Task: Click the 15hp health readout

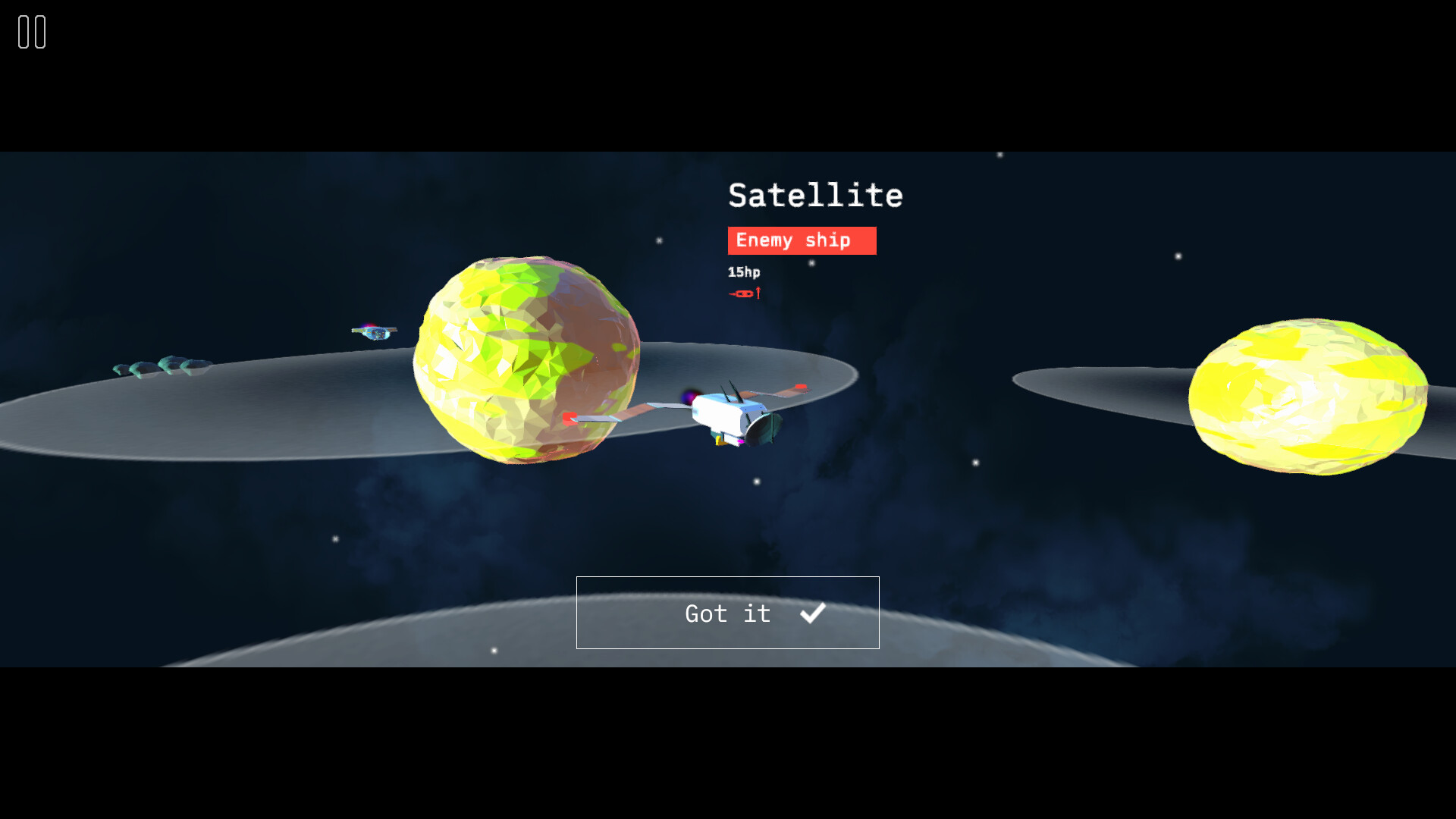Action: [x=745, y=272]
